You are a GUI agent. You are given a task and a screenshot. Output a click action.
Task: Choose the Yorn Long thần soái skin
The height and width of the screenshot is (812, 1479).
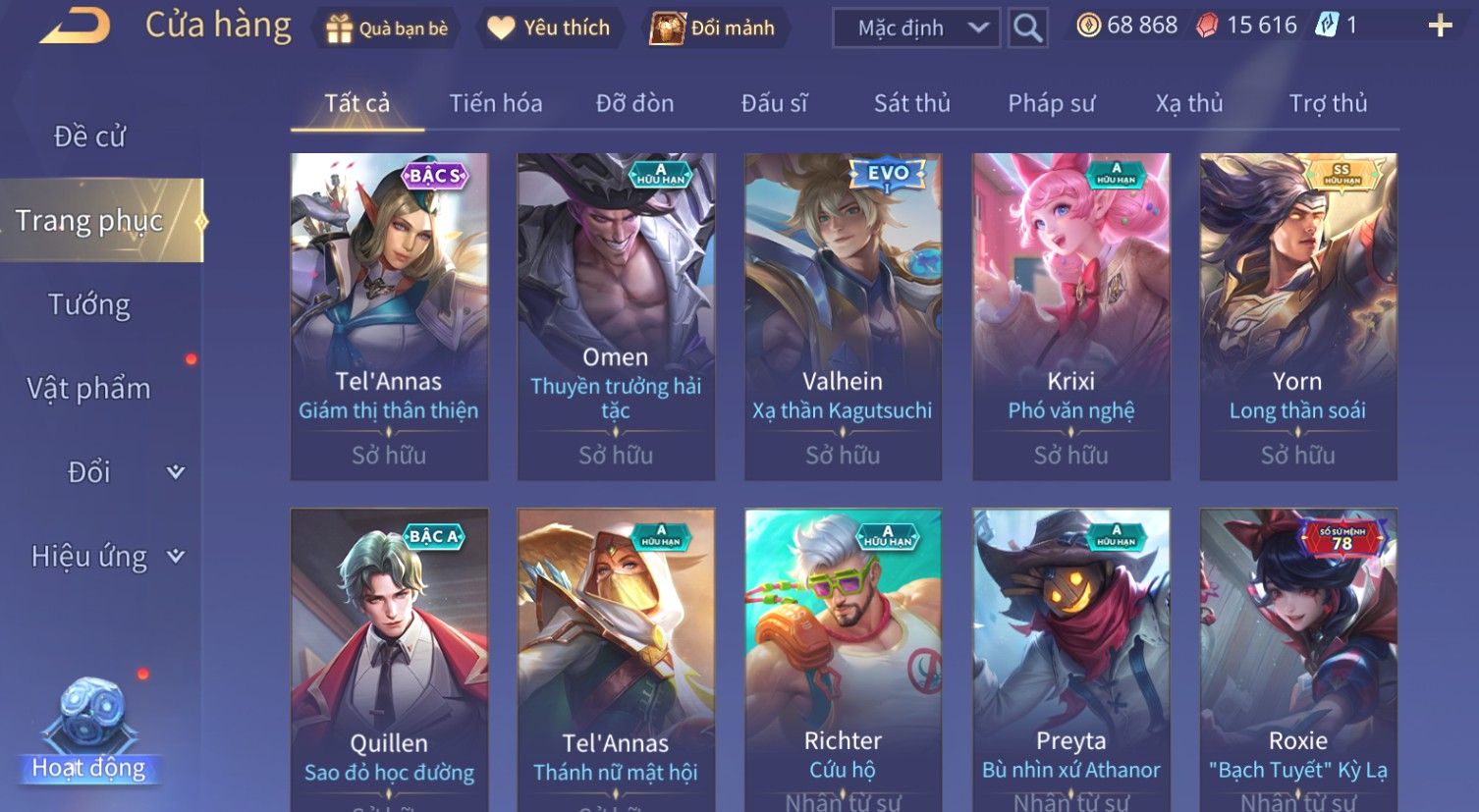1297,316
